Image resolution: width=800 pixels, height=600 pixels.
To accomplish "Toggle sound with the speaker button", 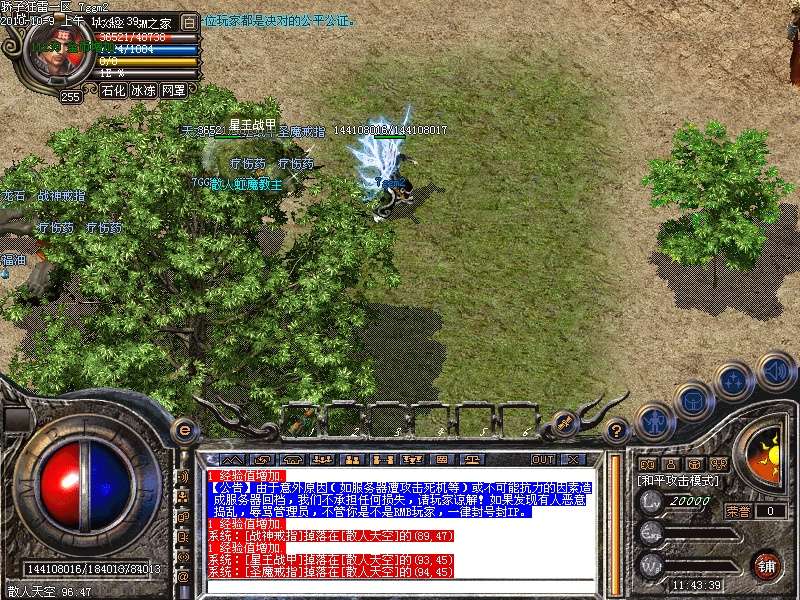I will coord(775,370).
